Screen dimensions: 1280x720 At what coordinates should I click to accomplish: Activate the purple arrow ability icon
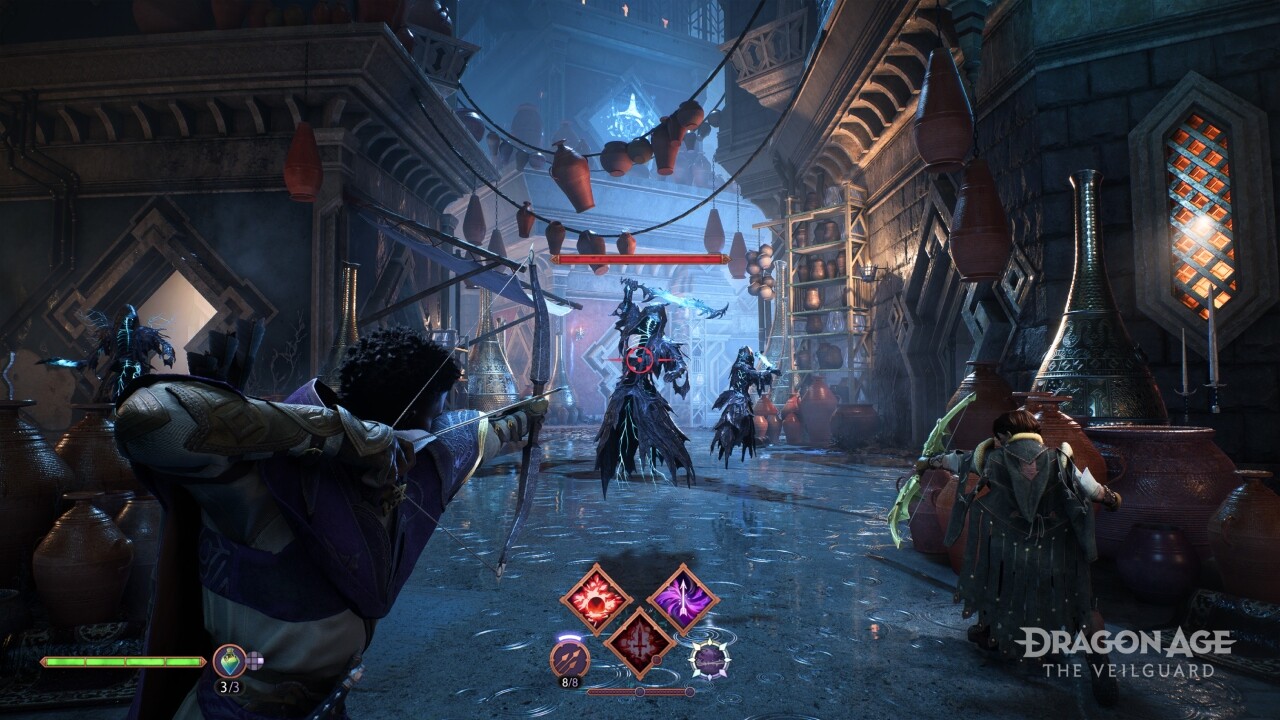tap(685, 598)
